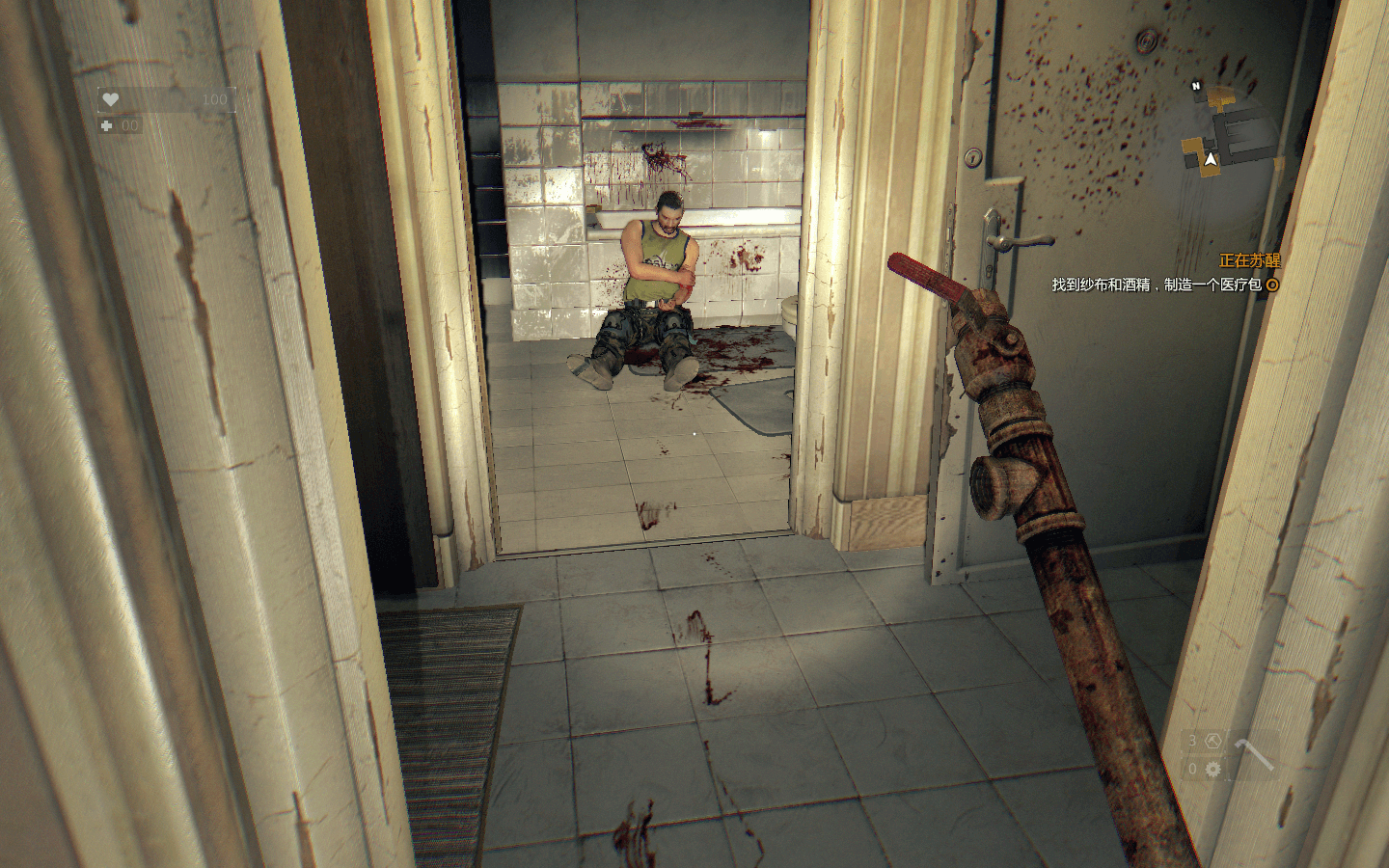Image resolution: width=1389 pixels, height=868 pixels.
Task: Select the white player arrow on the minimap
Action: [1210, 159]
